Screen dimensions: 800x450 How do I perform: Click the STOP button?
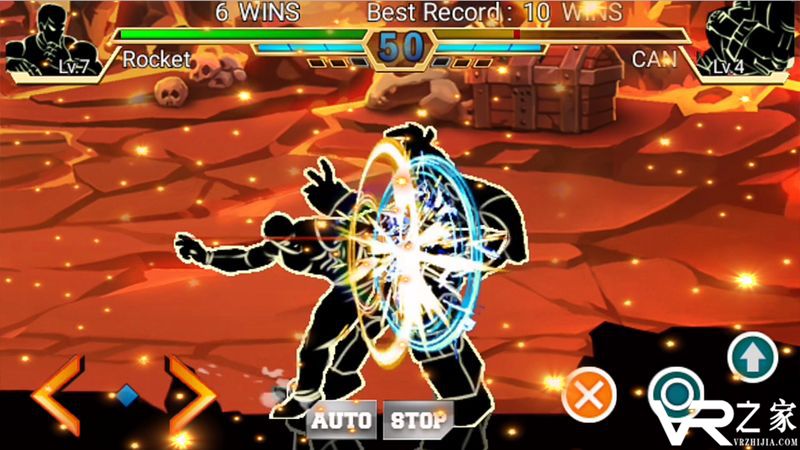pos(418,420)
